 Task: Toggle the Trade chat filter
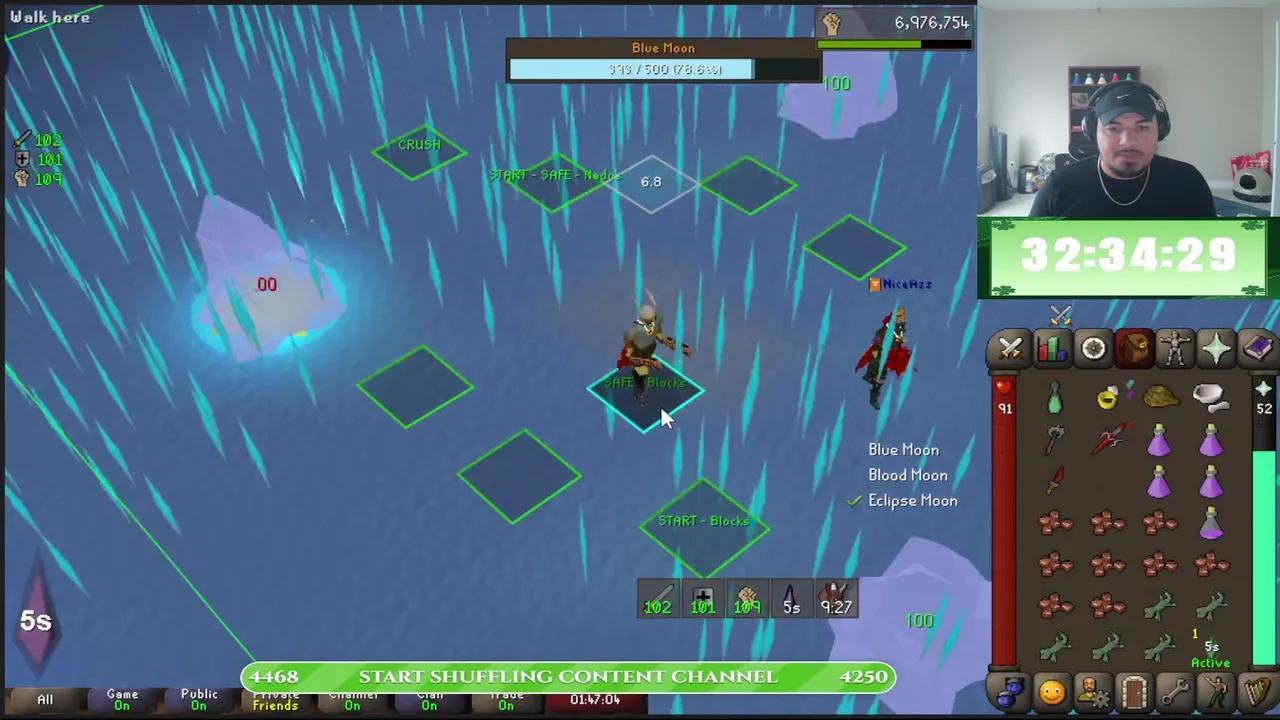point(506,699)
